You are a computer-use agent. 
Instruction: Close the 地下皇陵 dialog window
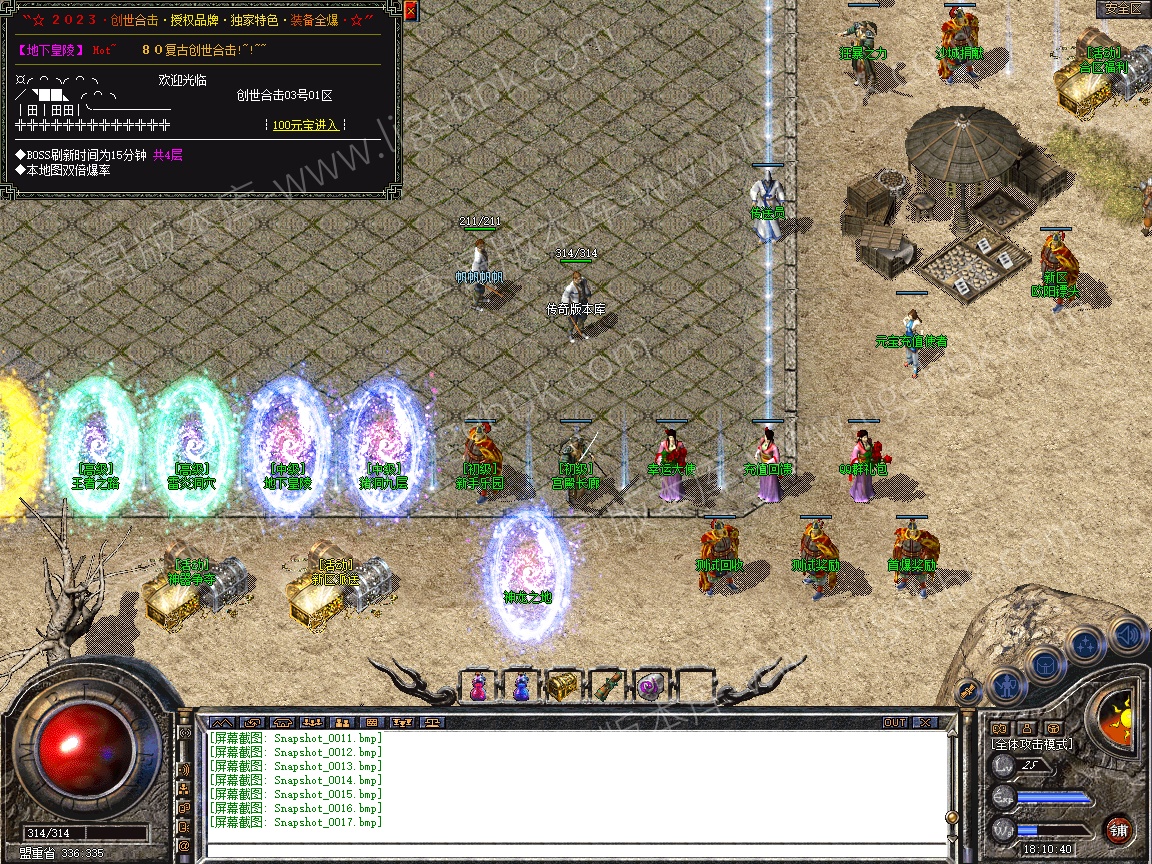(410, 12)
